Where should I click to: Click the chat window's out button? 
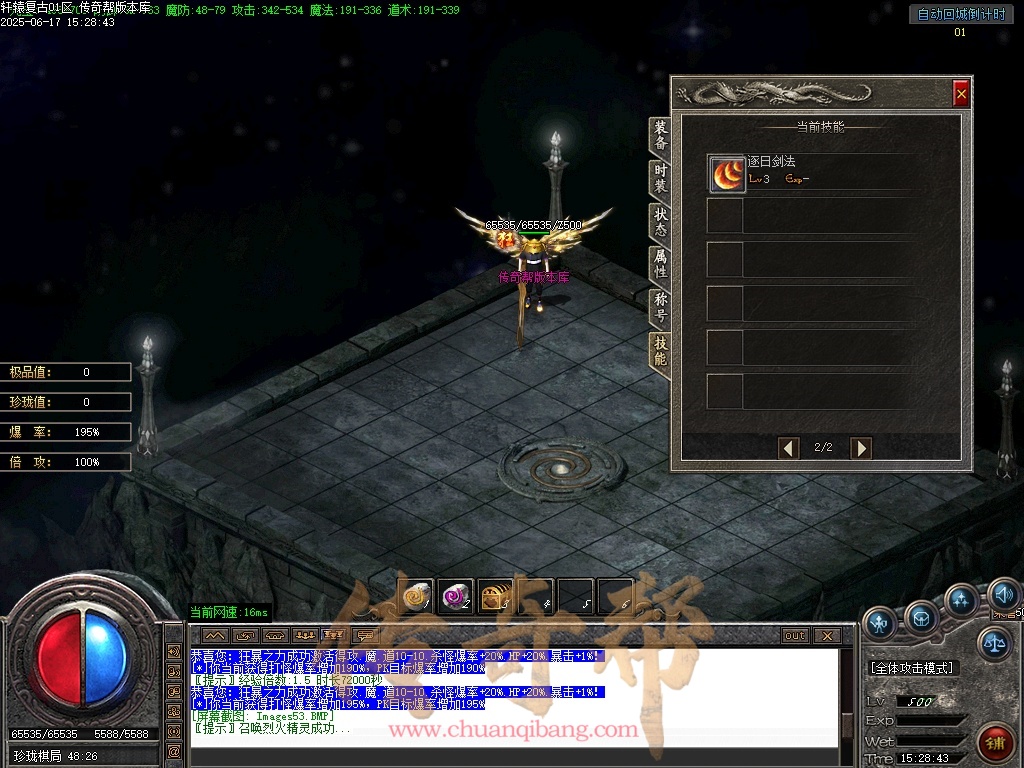click(795, 636)
